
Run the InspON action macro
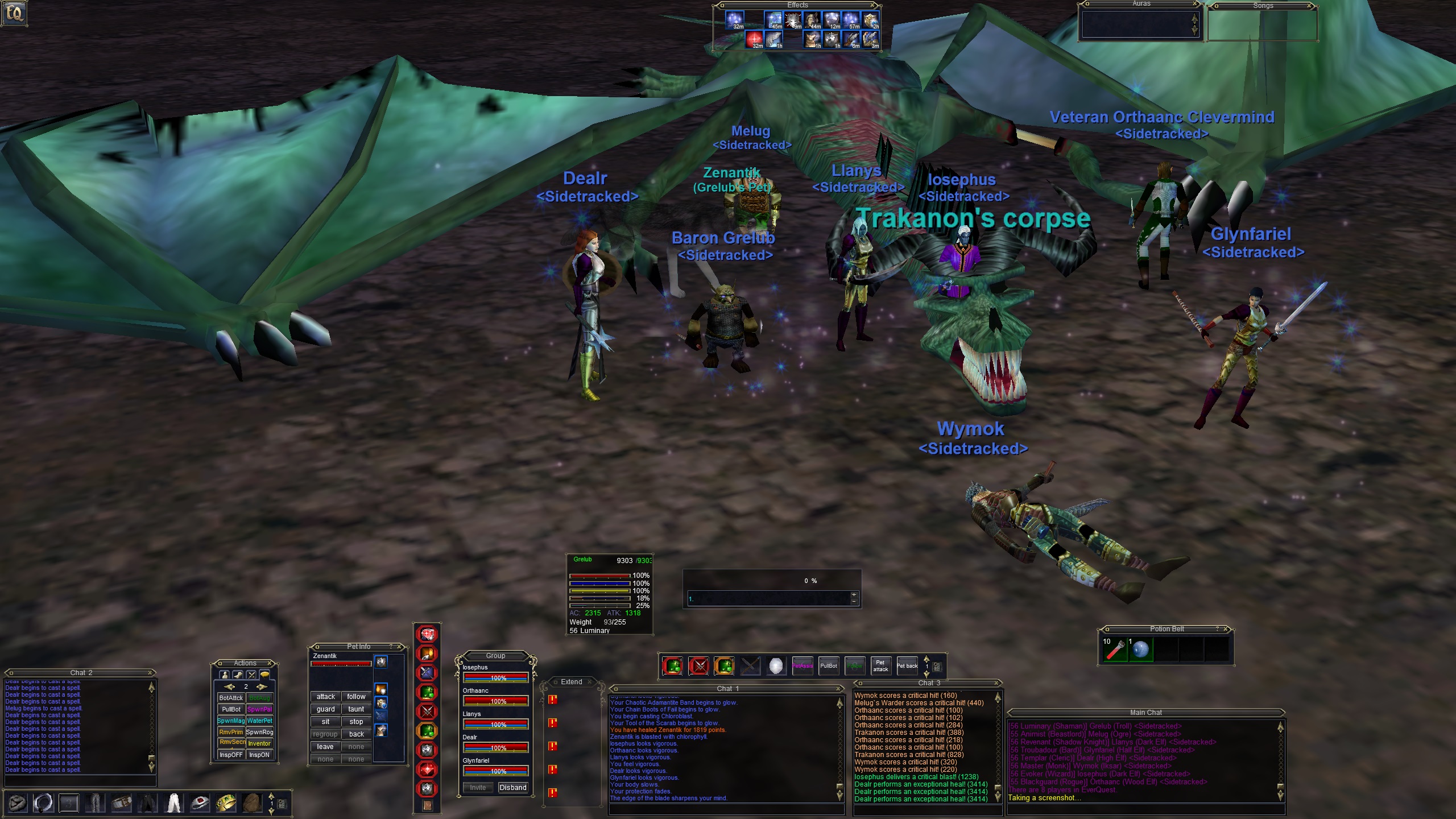(x=259, y=755)
